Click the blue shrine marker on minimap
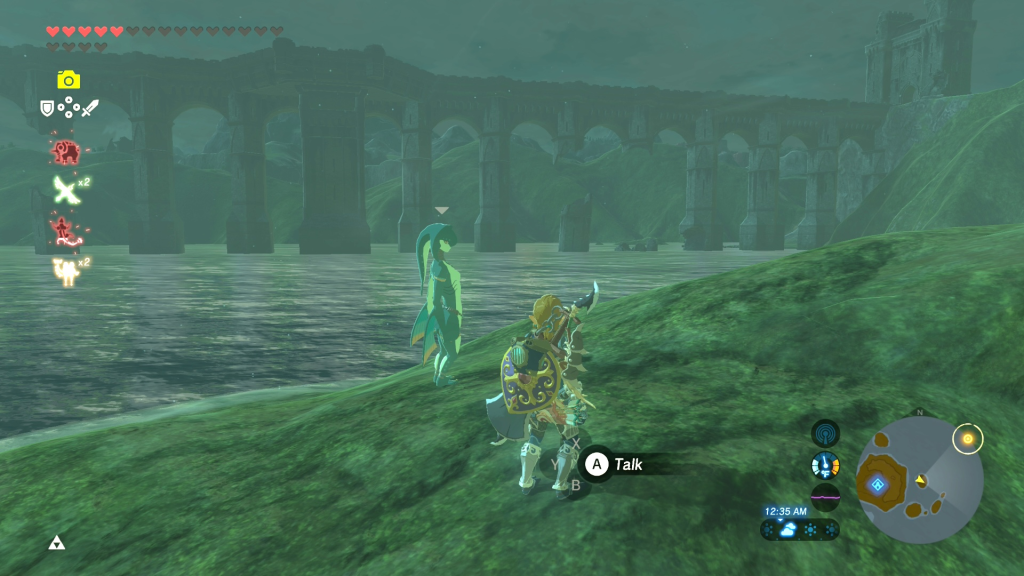The image size is (1024, 576). [x=878, y=485]
